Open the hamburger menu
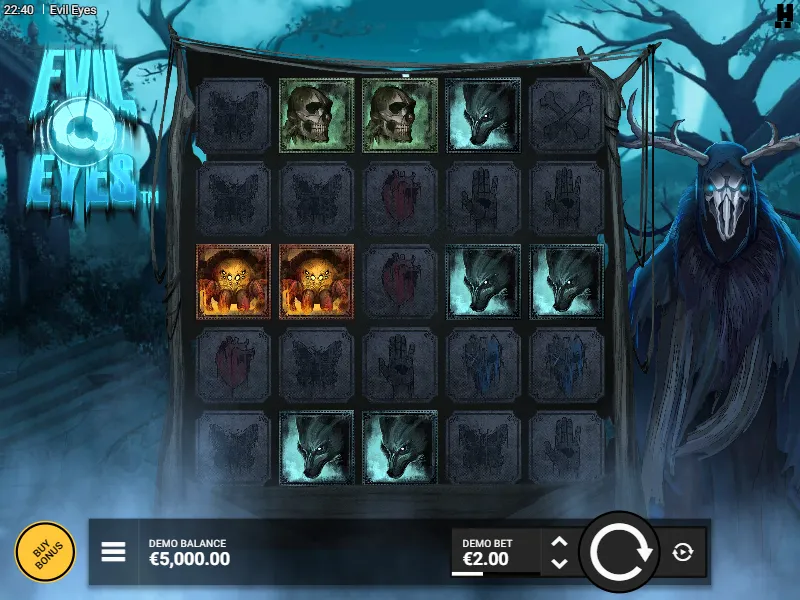 pyautogui.click(x=113, y=552)
